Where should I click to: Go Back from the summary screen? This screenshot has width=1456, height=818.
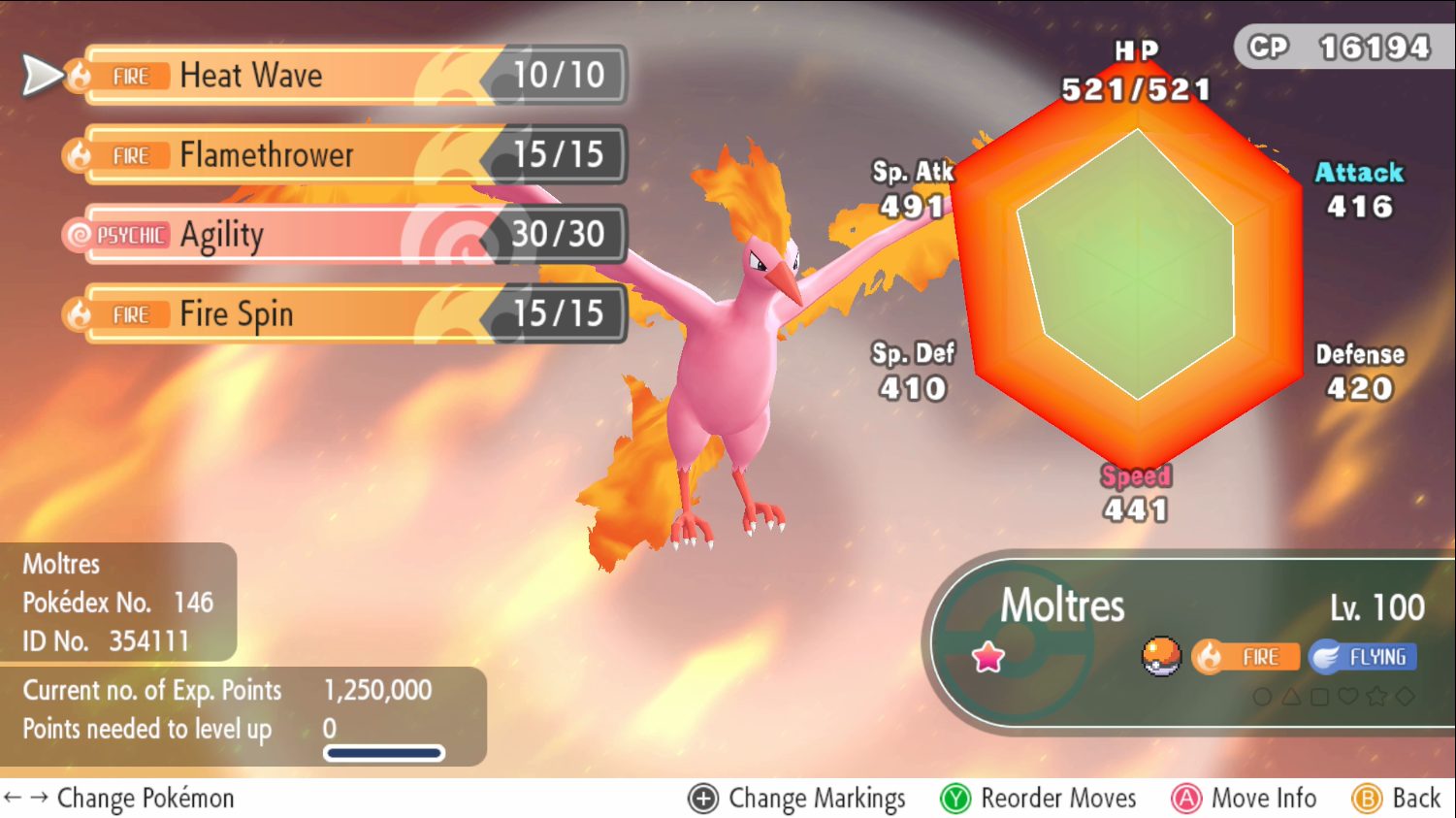pos(1397,799)
